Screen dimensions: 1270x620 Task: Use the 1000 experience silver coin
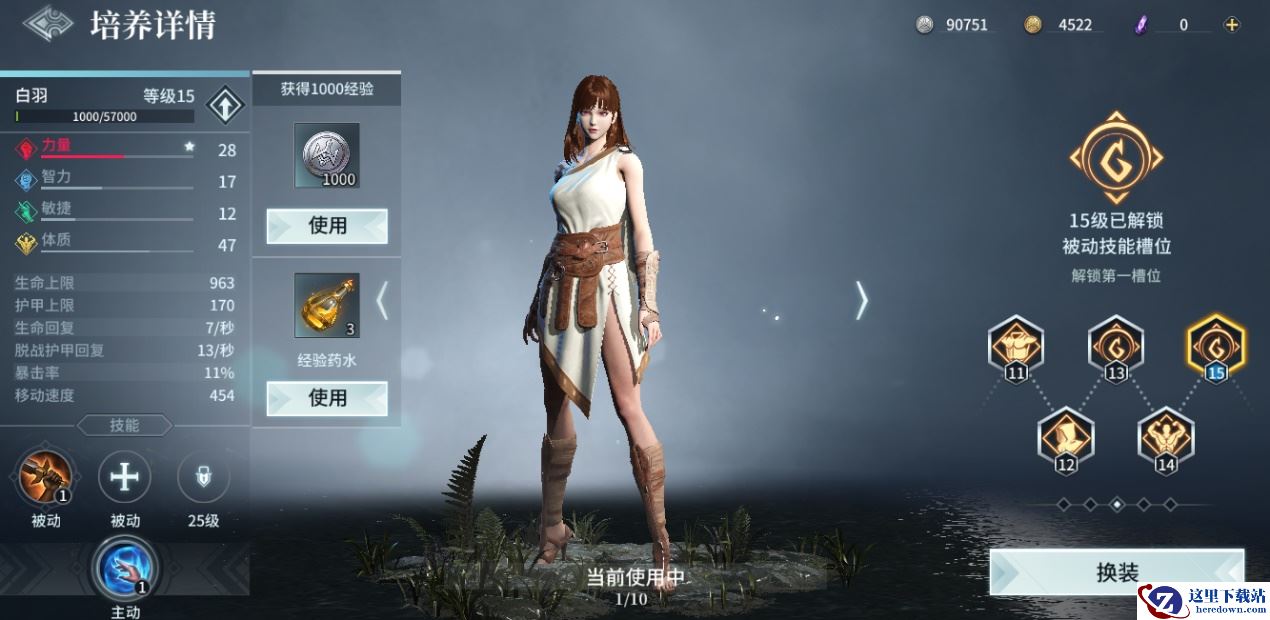(327, 226)
